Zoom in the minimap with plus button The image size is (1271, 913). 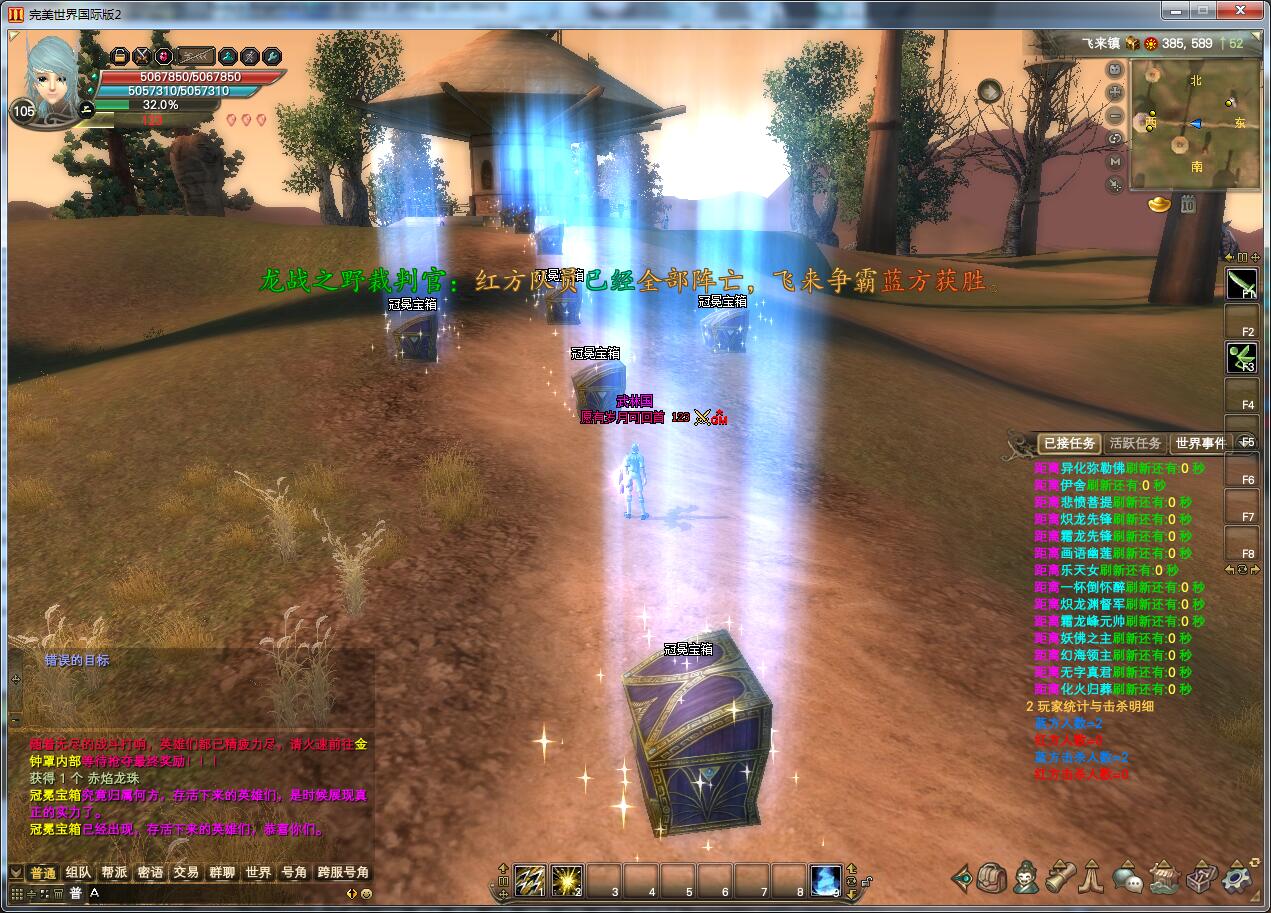pos(1116,92)
